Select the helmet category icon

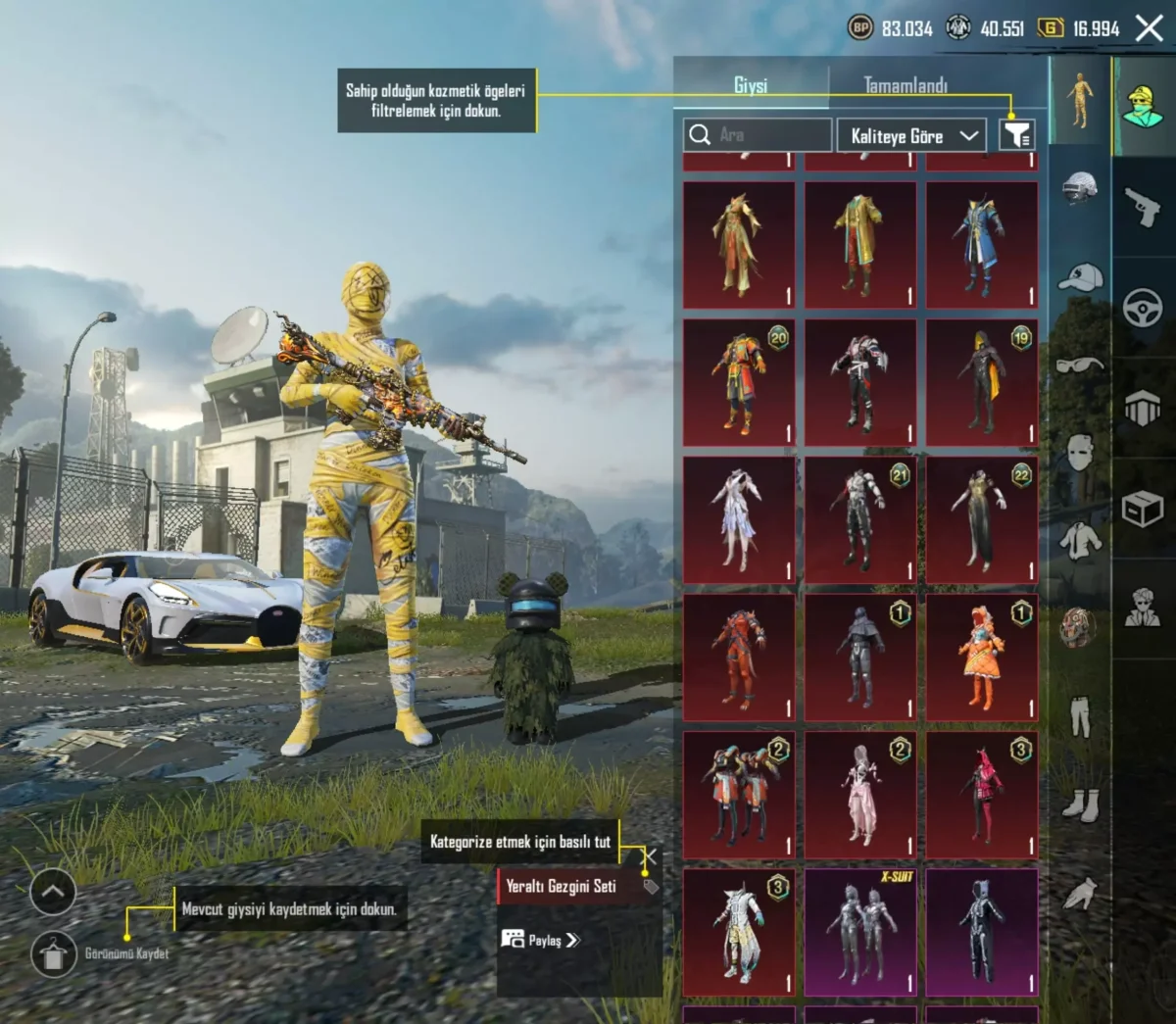(1079, 187)
